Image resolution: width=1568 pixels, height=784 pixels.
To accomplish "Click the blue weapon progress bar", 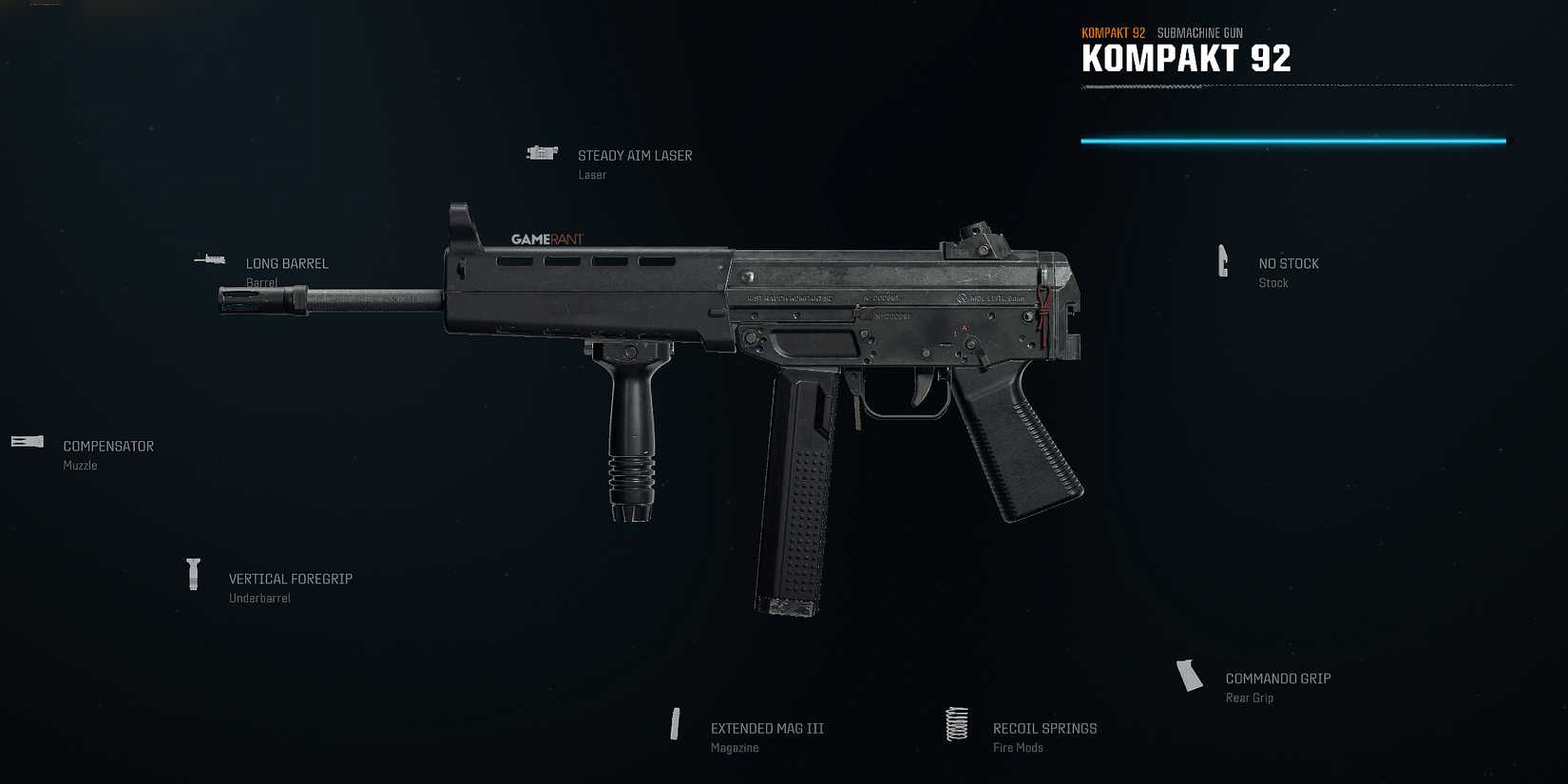I will click(x=1292, y=140).
